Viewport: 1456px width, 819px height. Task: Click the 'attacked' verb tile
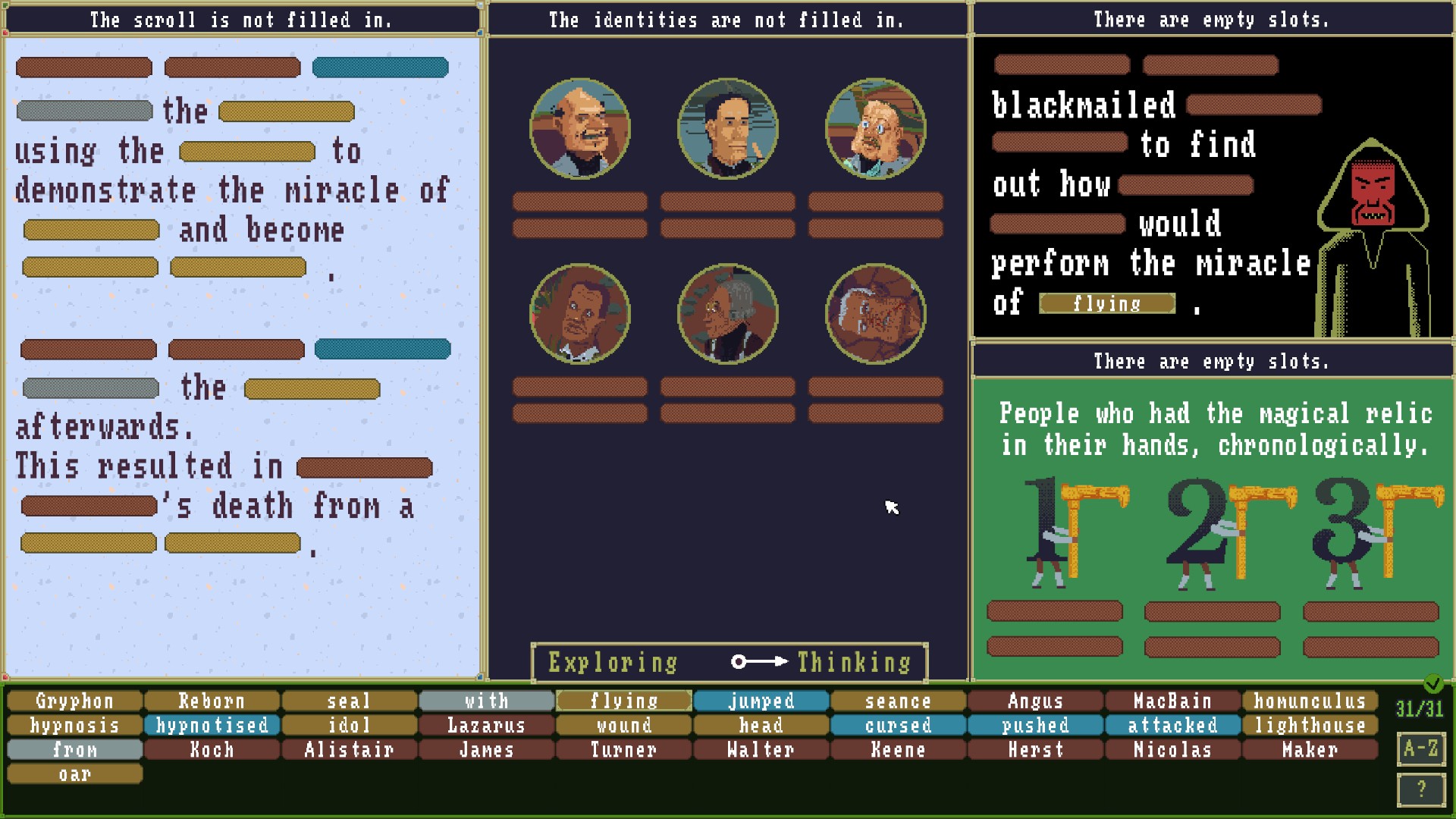pos(1172,726)
